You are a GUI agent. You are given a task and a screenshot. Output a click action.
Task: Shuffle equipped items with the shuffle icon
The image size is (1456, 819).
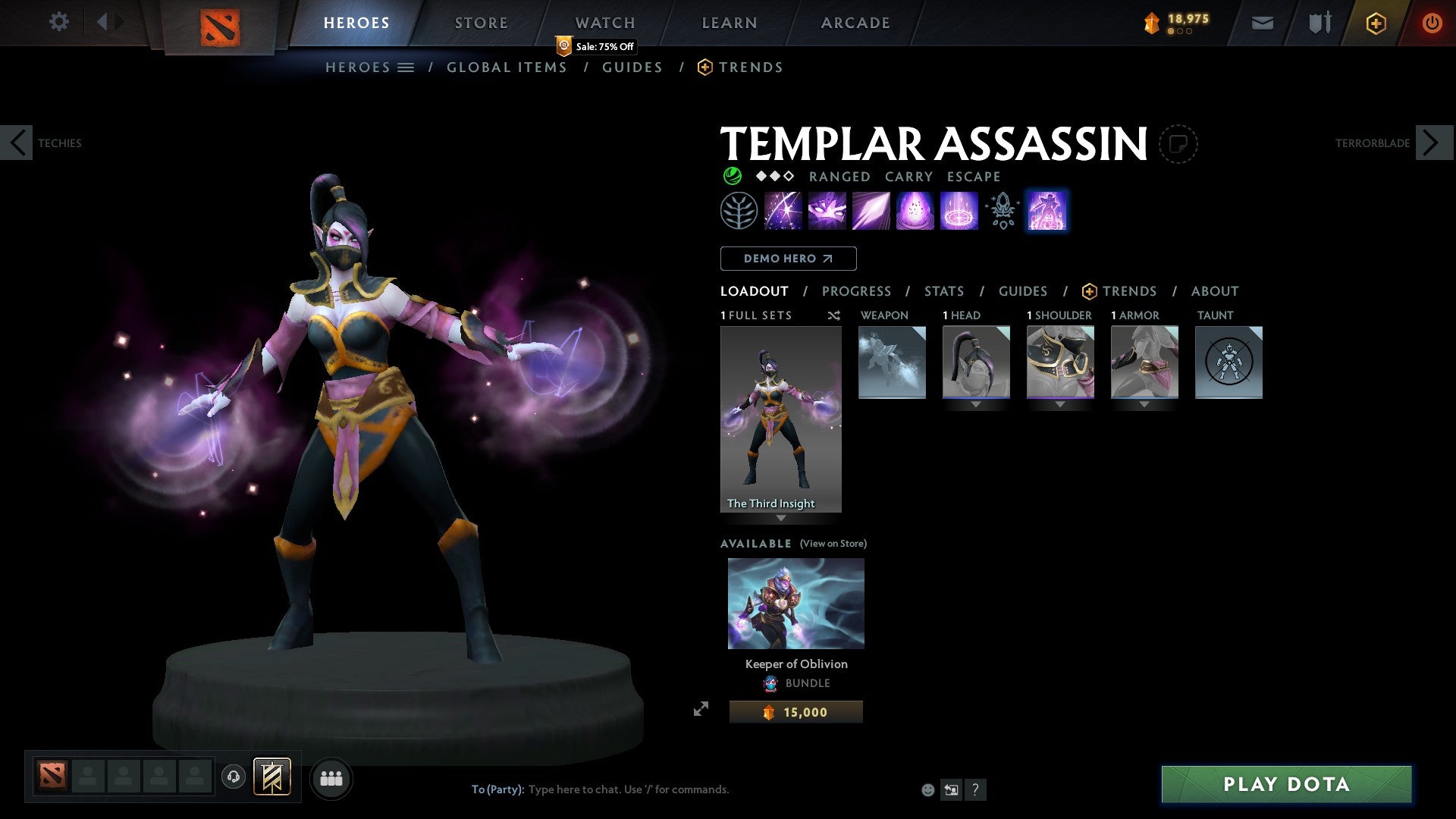click(x=833, y=315)
